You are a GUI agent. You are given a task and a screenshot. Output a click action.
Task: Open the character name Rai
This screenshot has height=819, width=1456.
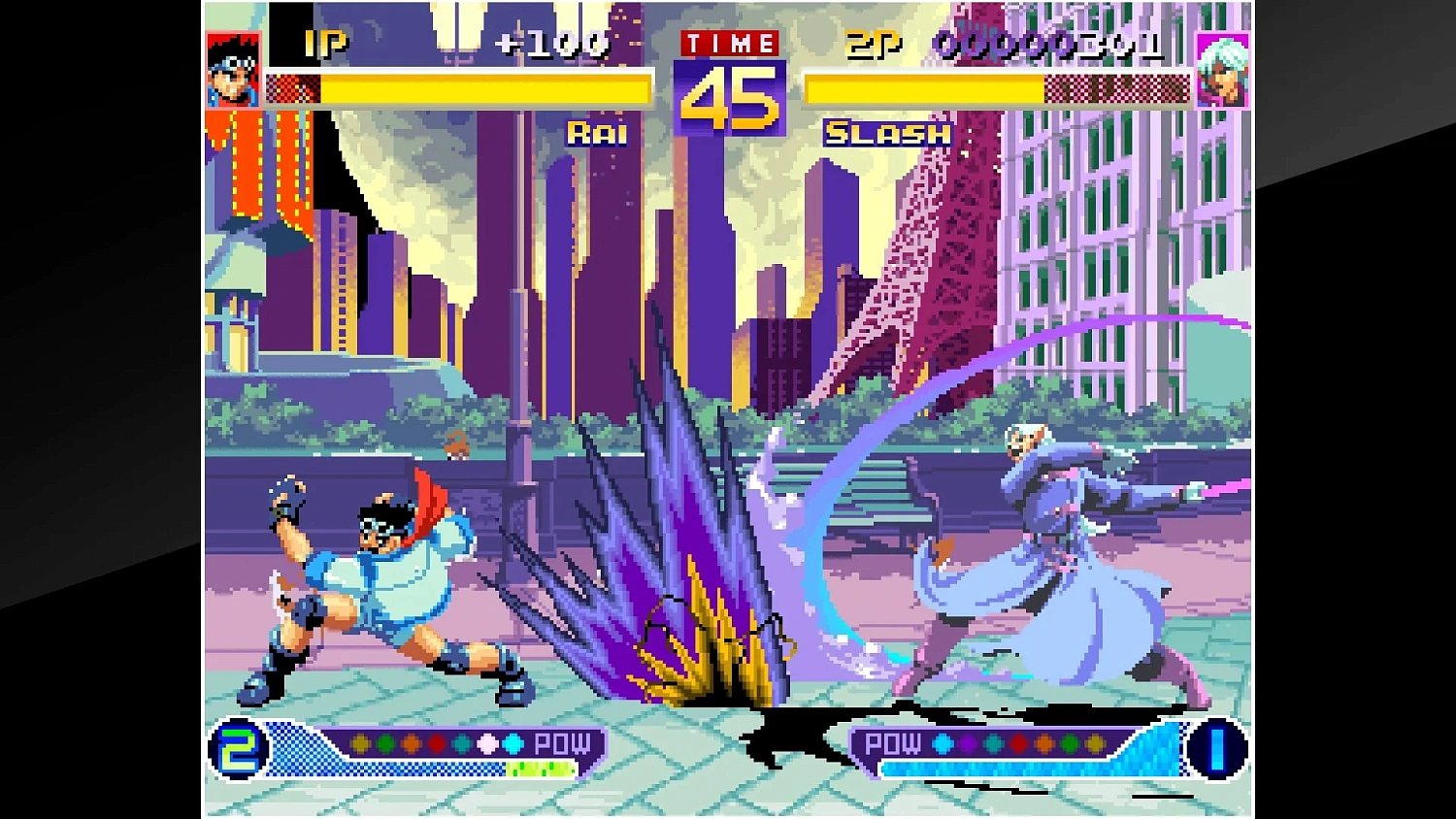pyautogui.click(x=597, y=133)
